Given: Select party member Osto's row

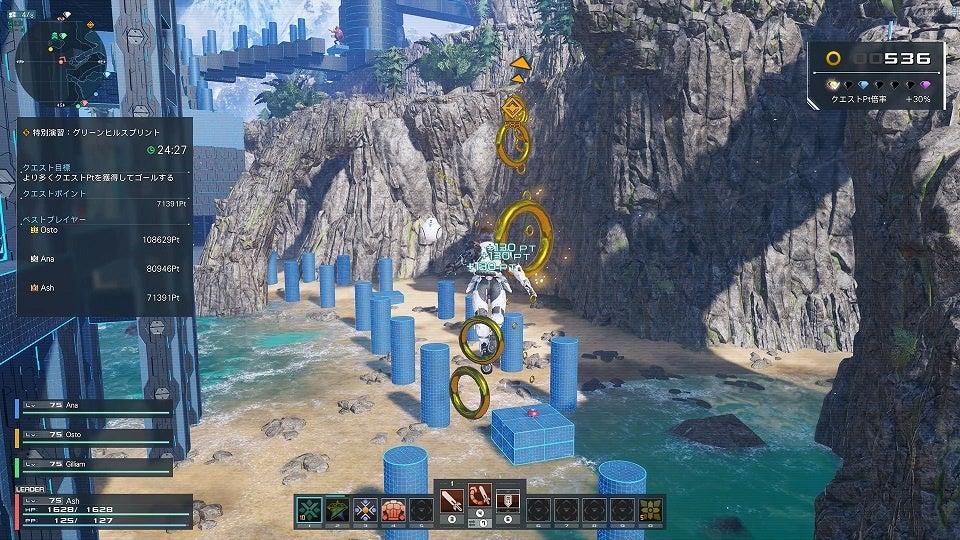Looking at the screenshot, I should click(93, 436).
